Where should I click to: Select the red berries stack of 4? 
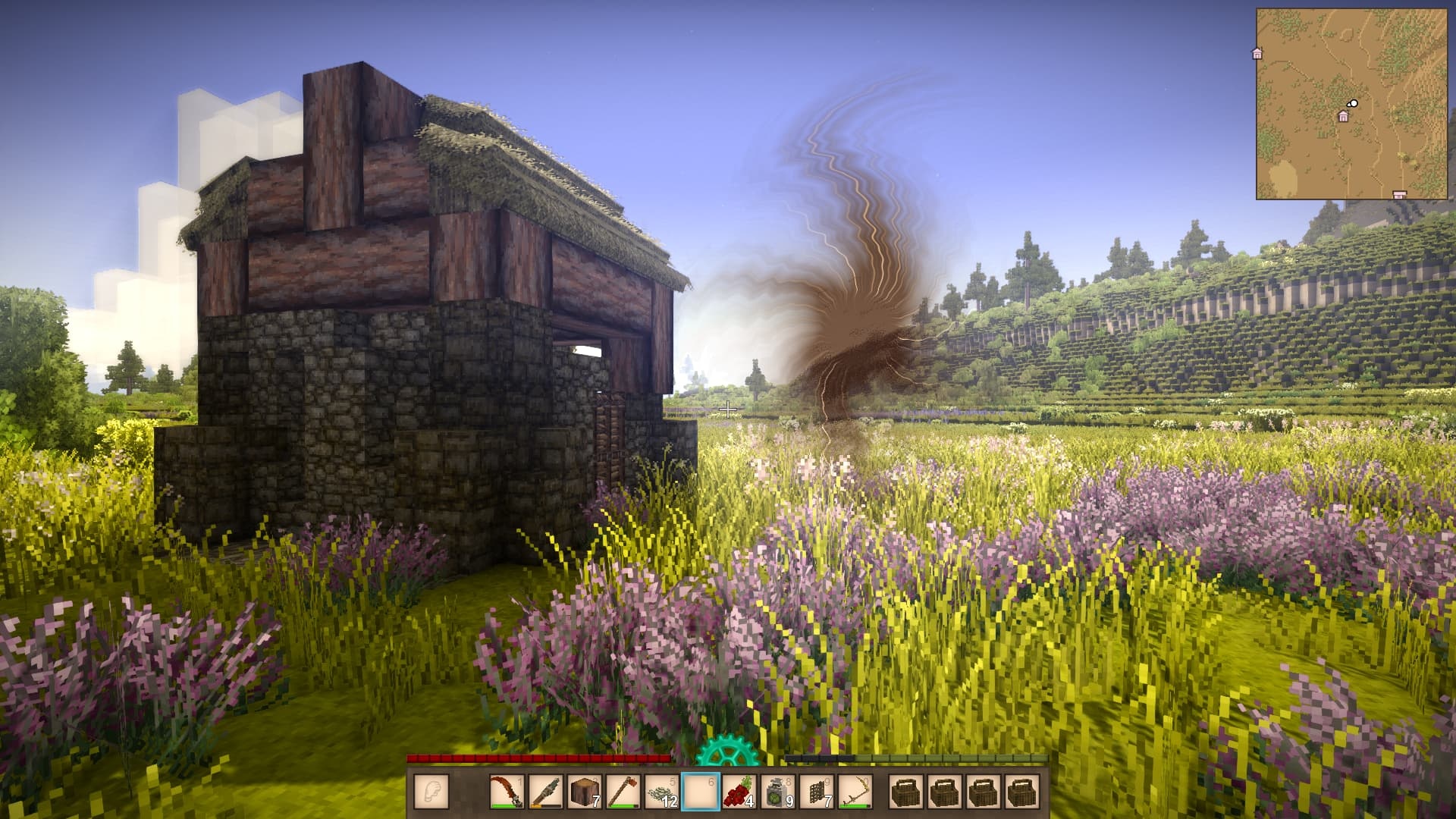(739, 792)
